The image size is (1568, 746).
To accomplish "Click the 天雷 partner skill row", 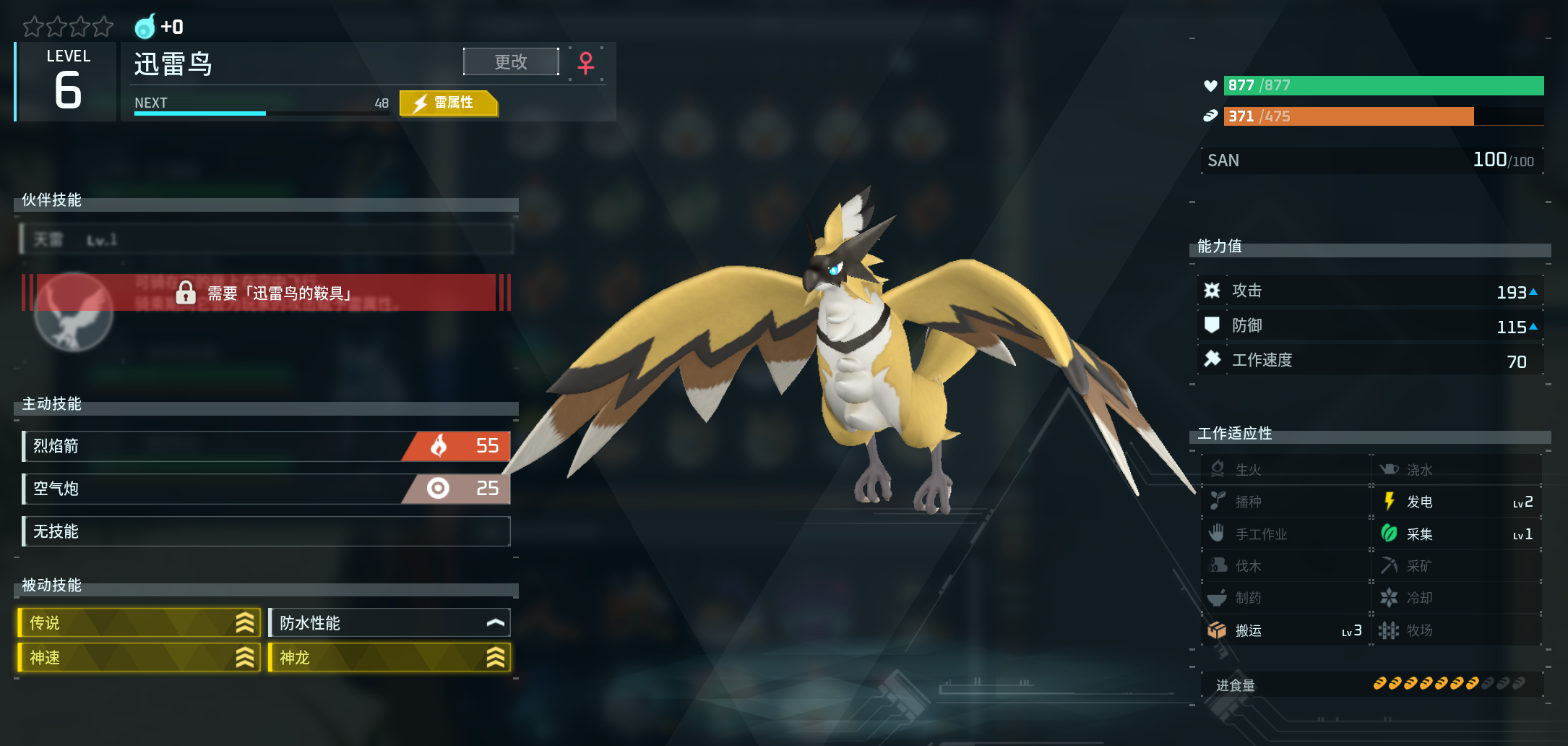I will (266, 239).
